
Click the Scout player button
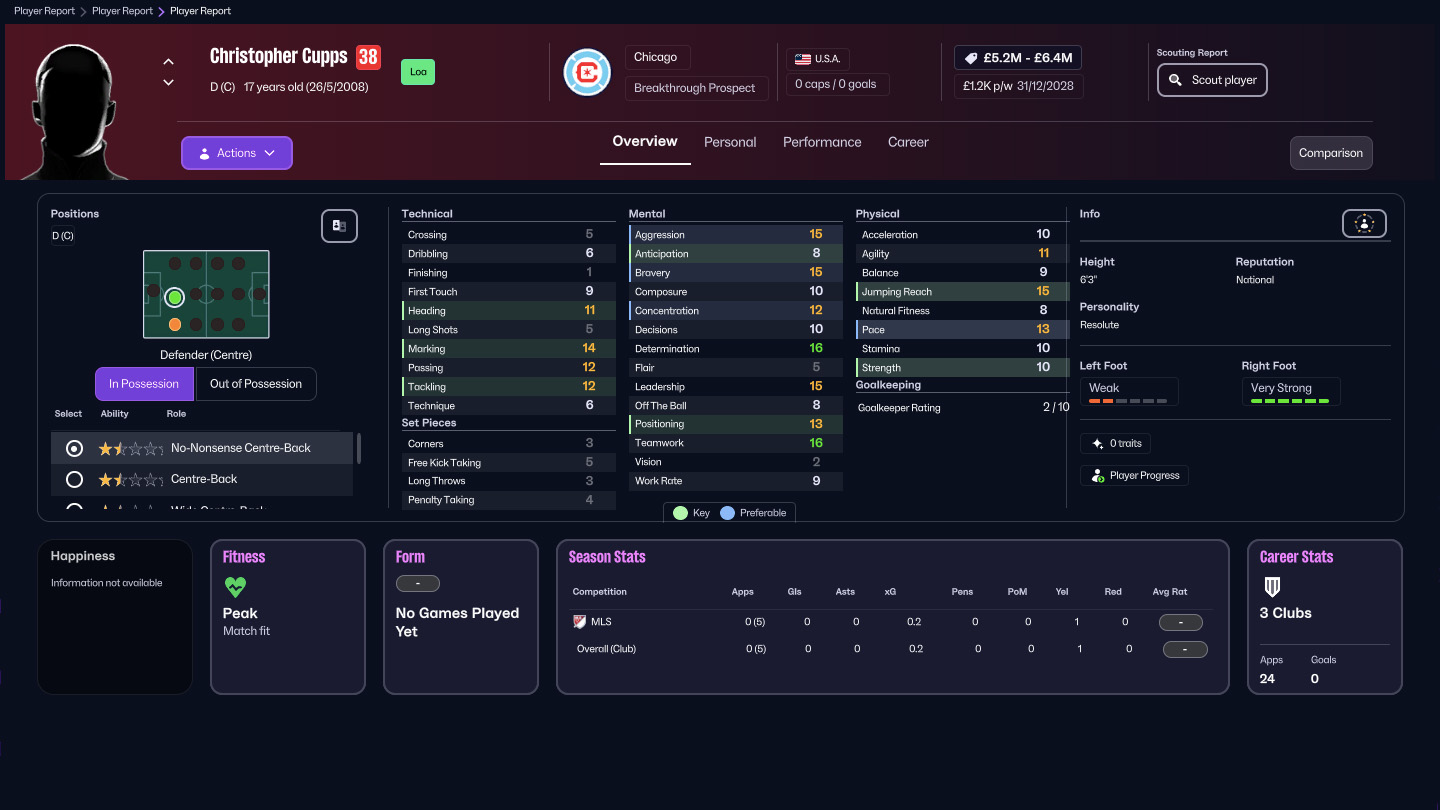pos(1212,79)
